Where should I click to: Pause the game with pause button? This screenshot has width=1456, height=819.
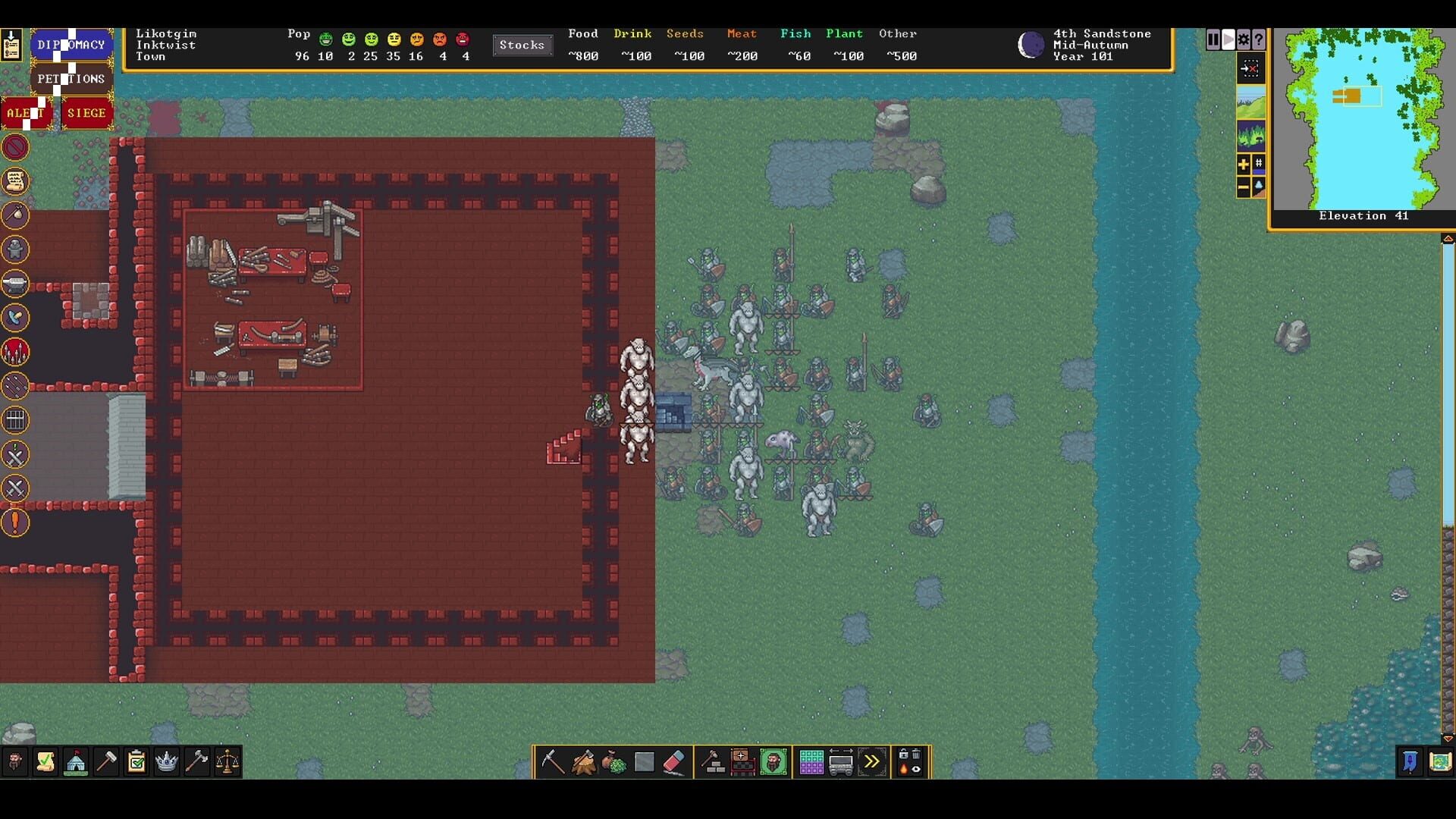pyautogui.click(x=1213, y=39)
